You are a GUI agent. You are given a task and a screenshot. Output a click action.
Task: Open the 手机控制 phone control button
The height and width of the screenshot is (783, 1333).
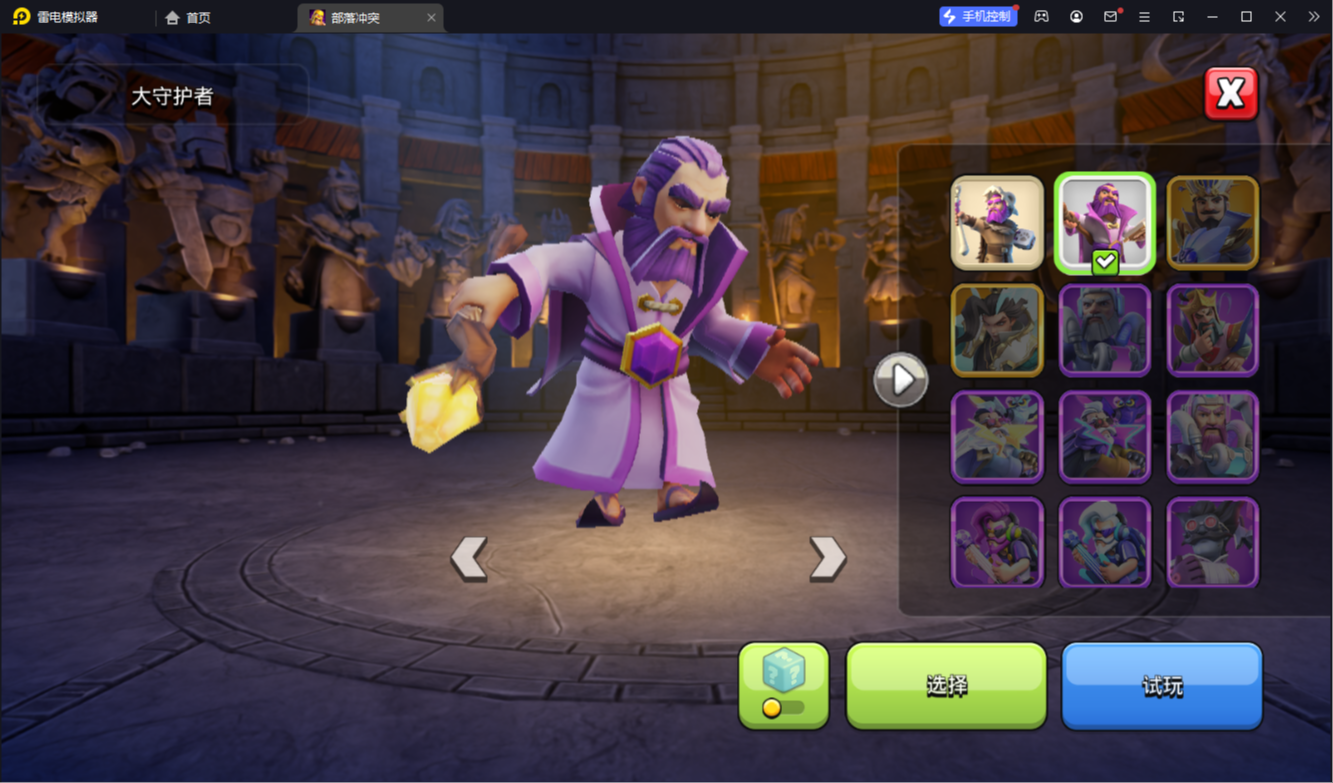click(x=977, y=17)
